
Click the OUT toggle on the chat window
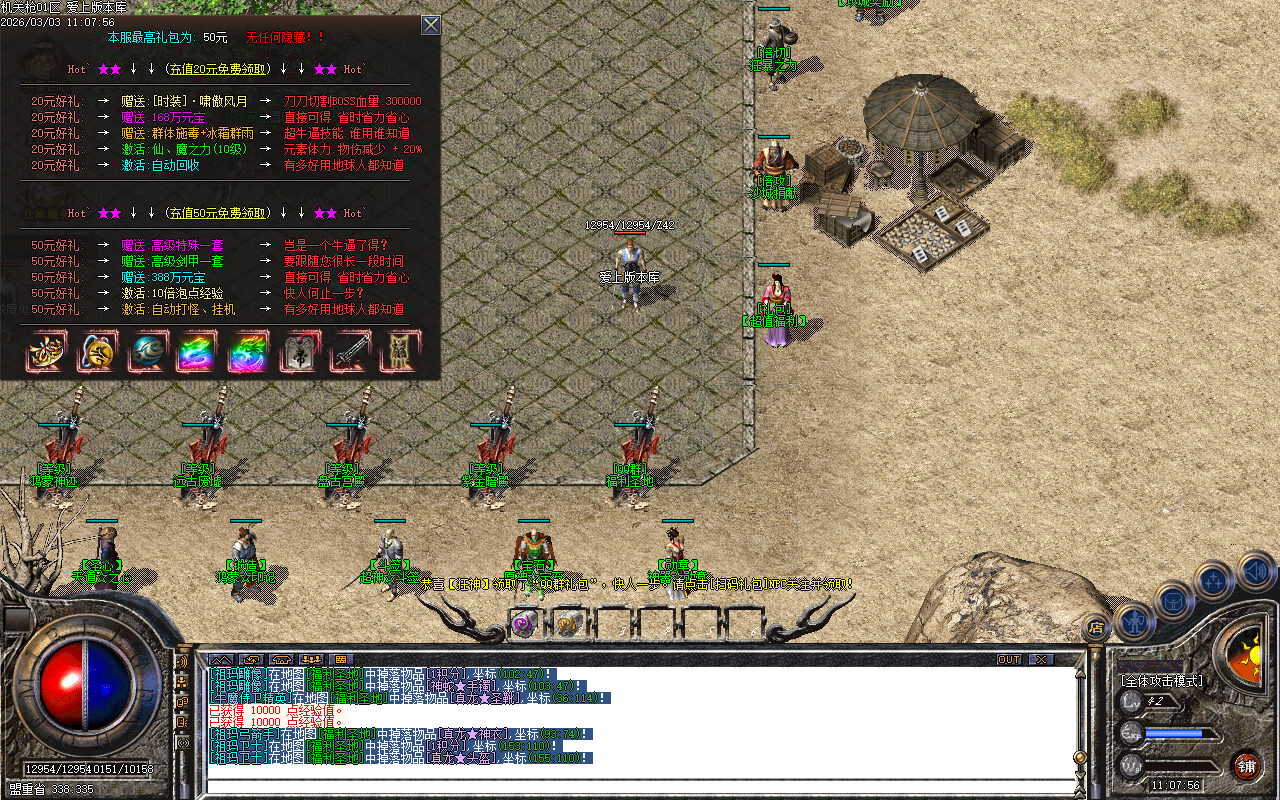pyautogui.click(x=1009, y=660)
